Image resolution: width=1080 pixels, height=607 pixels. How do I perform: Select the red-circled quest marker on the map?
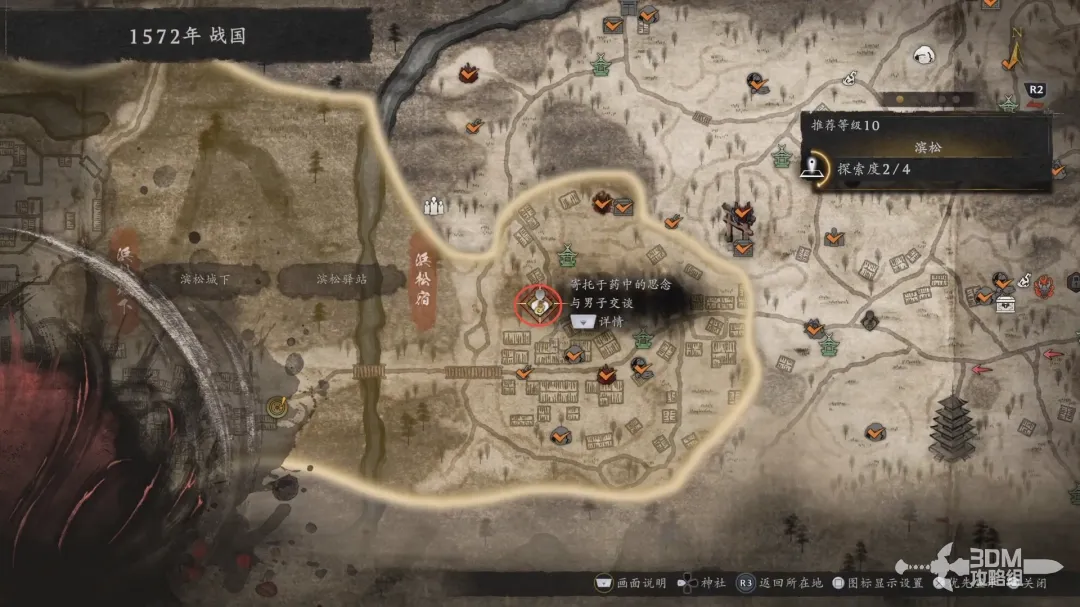(539, 303)
